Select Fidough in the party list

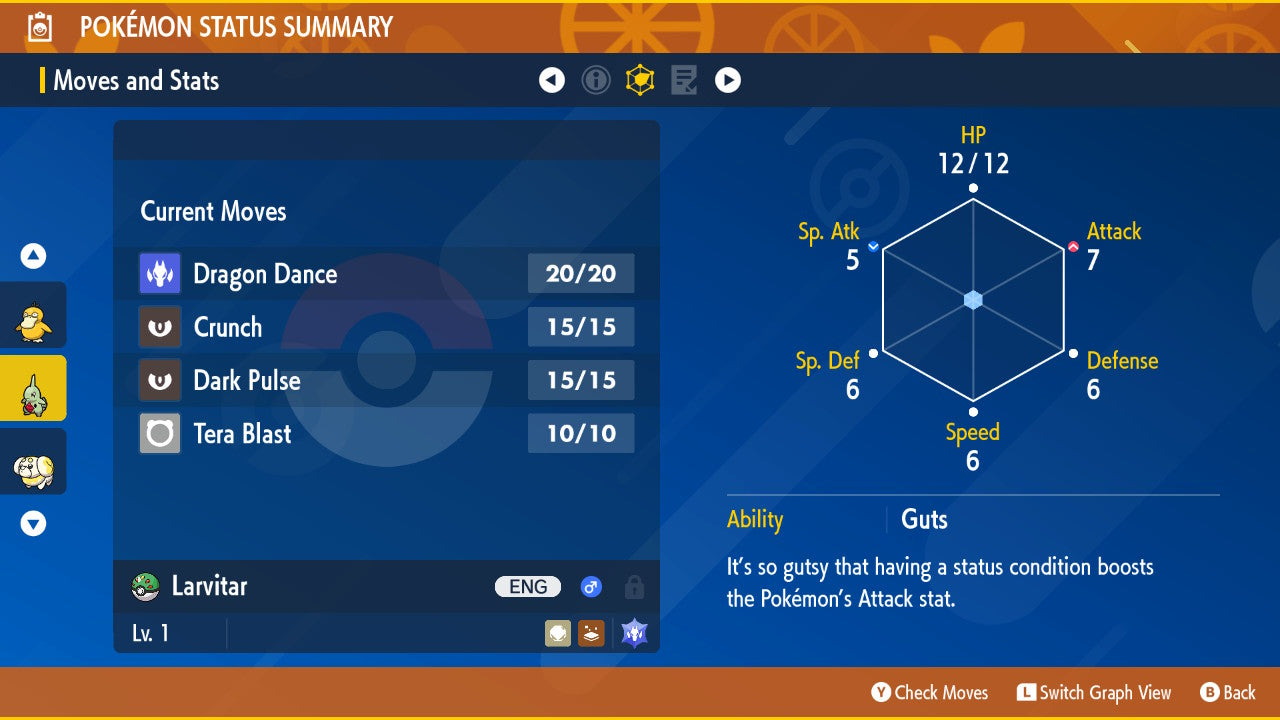point(33,462)
